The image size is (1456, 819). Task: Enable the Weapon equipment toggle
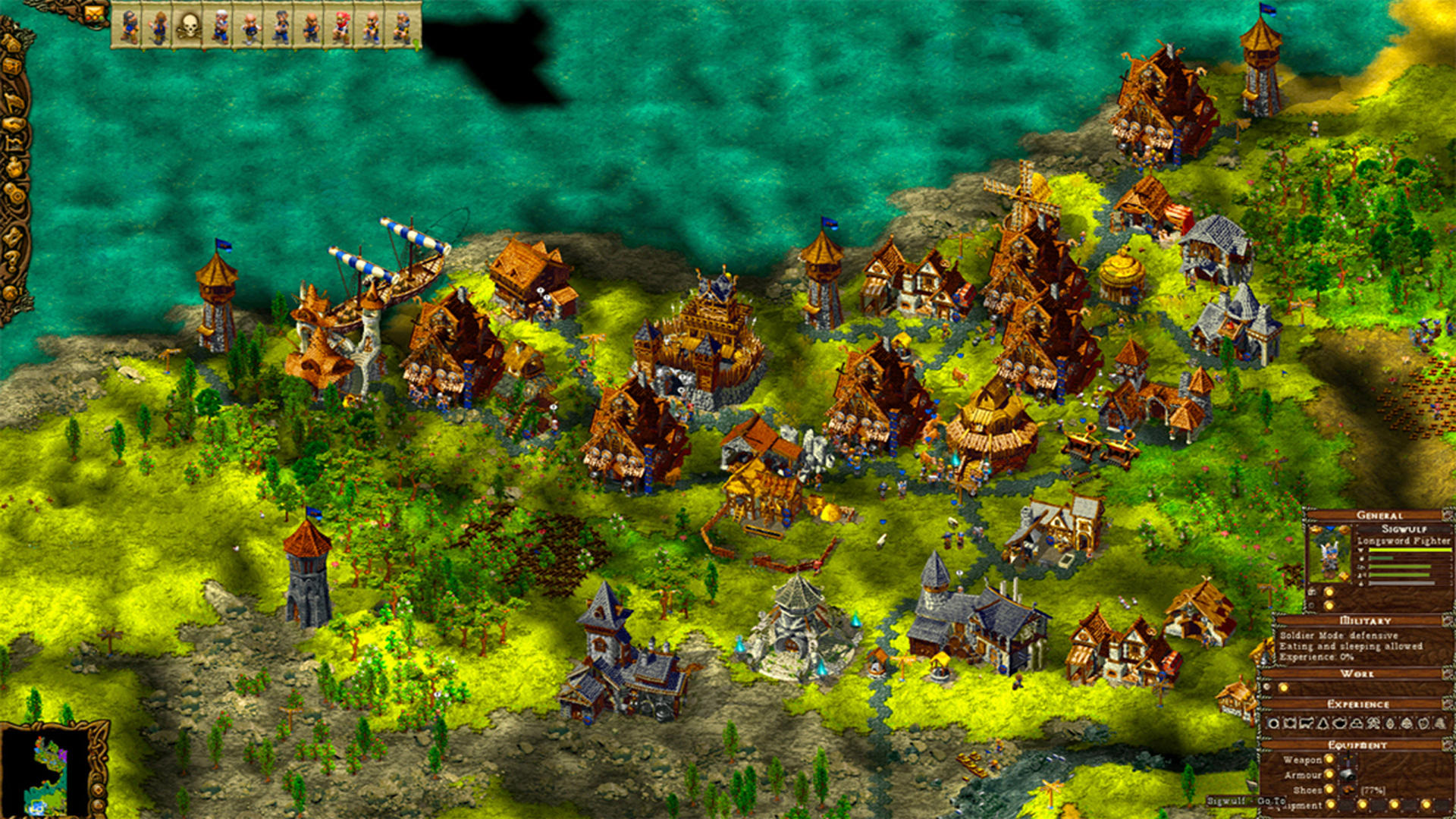pyautogui.click(x=1329, y=761)
